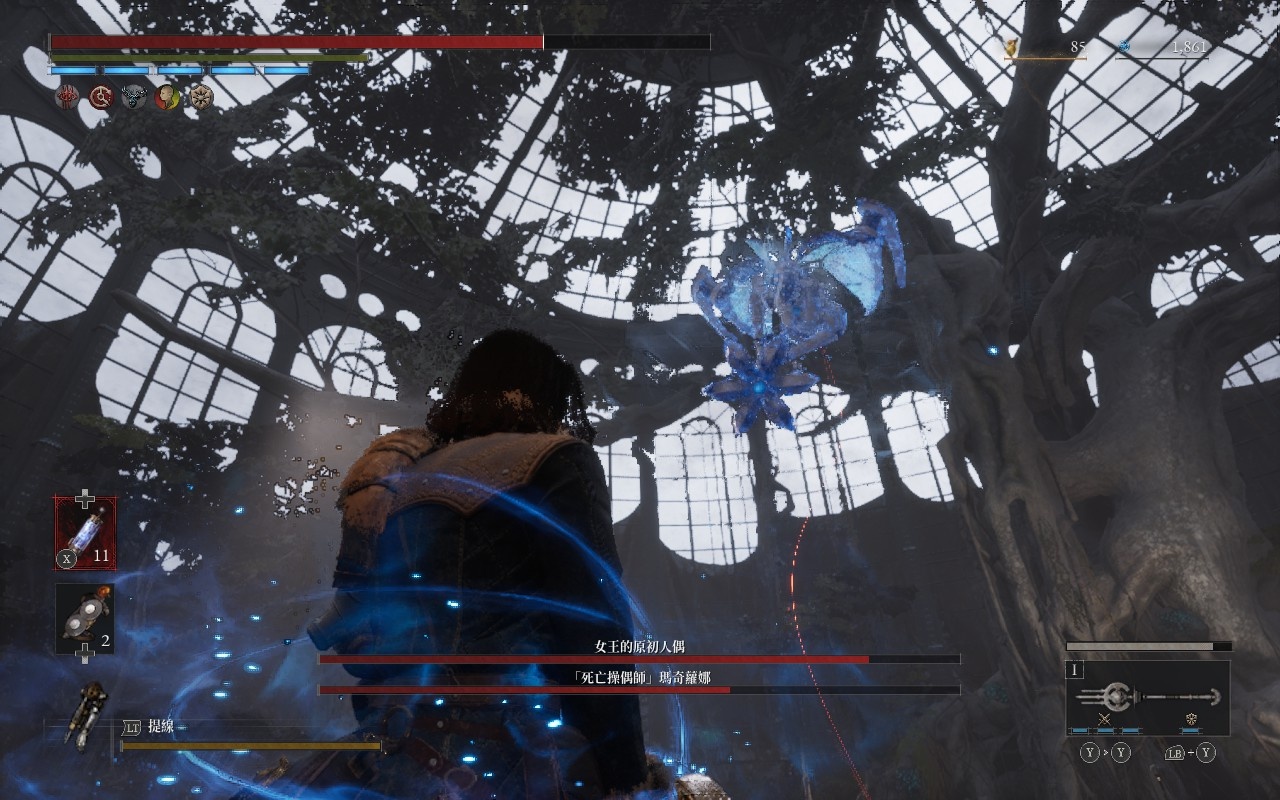The width and height of the screenshot is (1280, 800).
Task: Inspect the dark antlered skull status icon
Action: 134,97
